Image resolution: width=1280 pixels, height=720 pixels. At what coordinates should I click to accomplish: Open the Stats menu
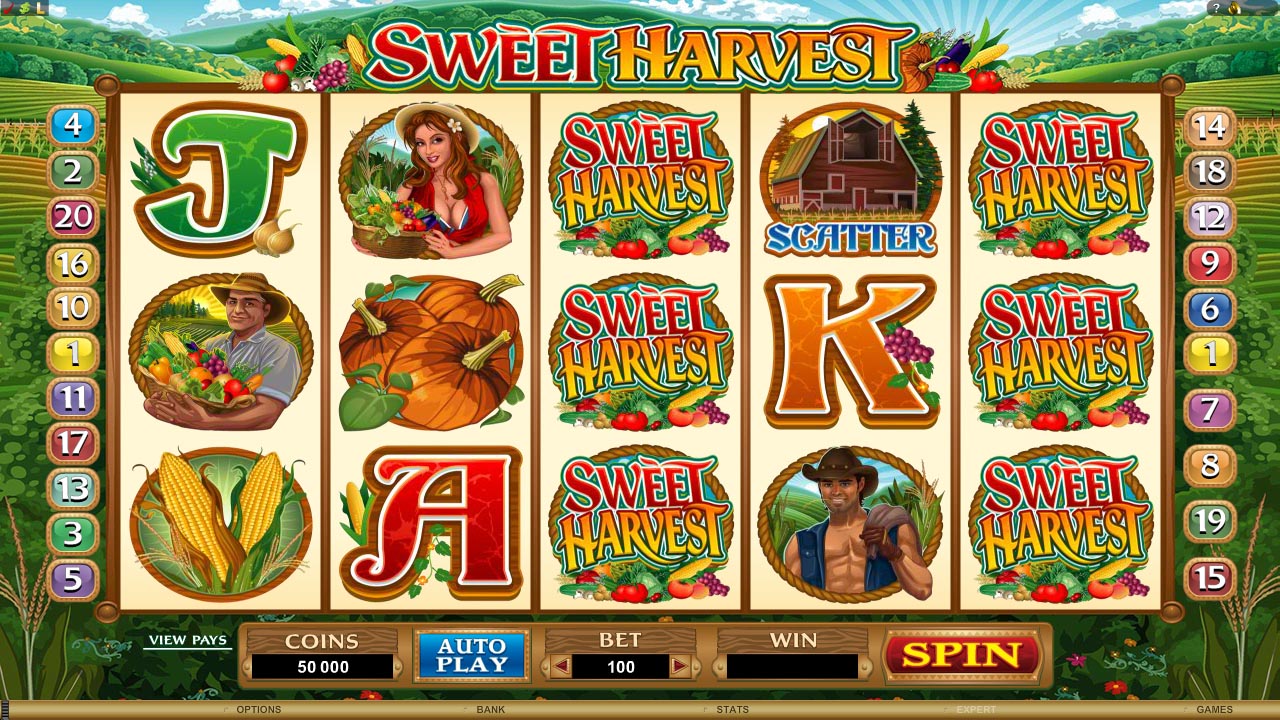pos(733,710)
